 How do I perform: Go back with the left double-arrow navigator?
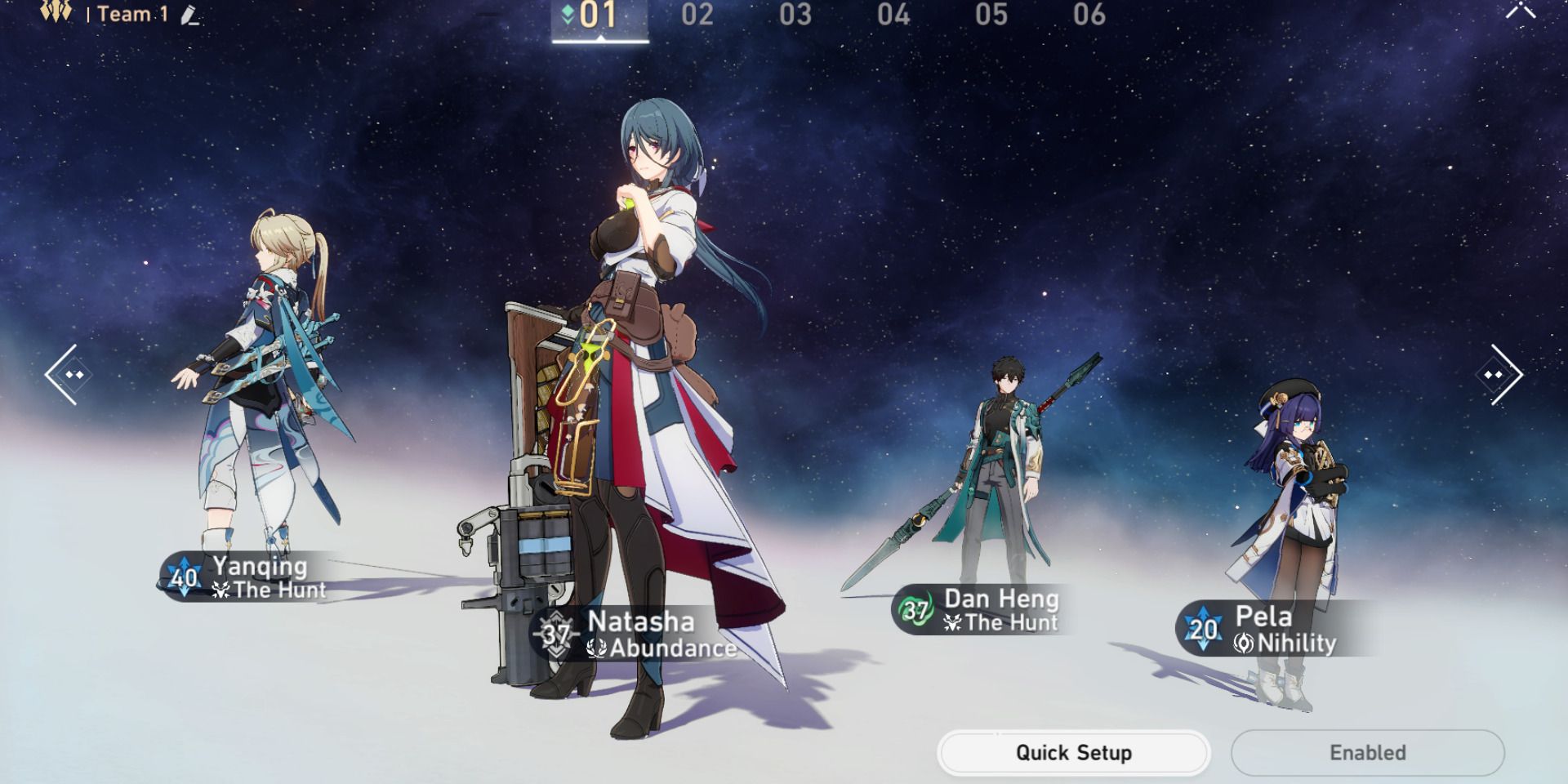click(69, 374)
